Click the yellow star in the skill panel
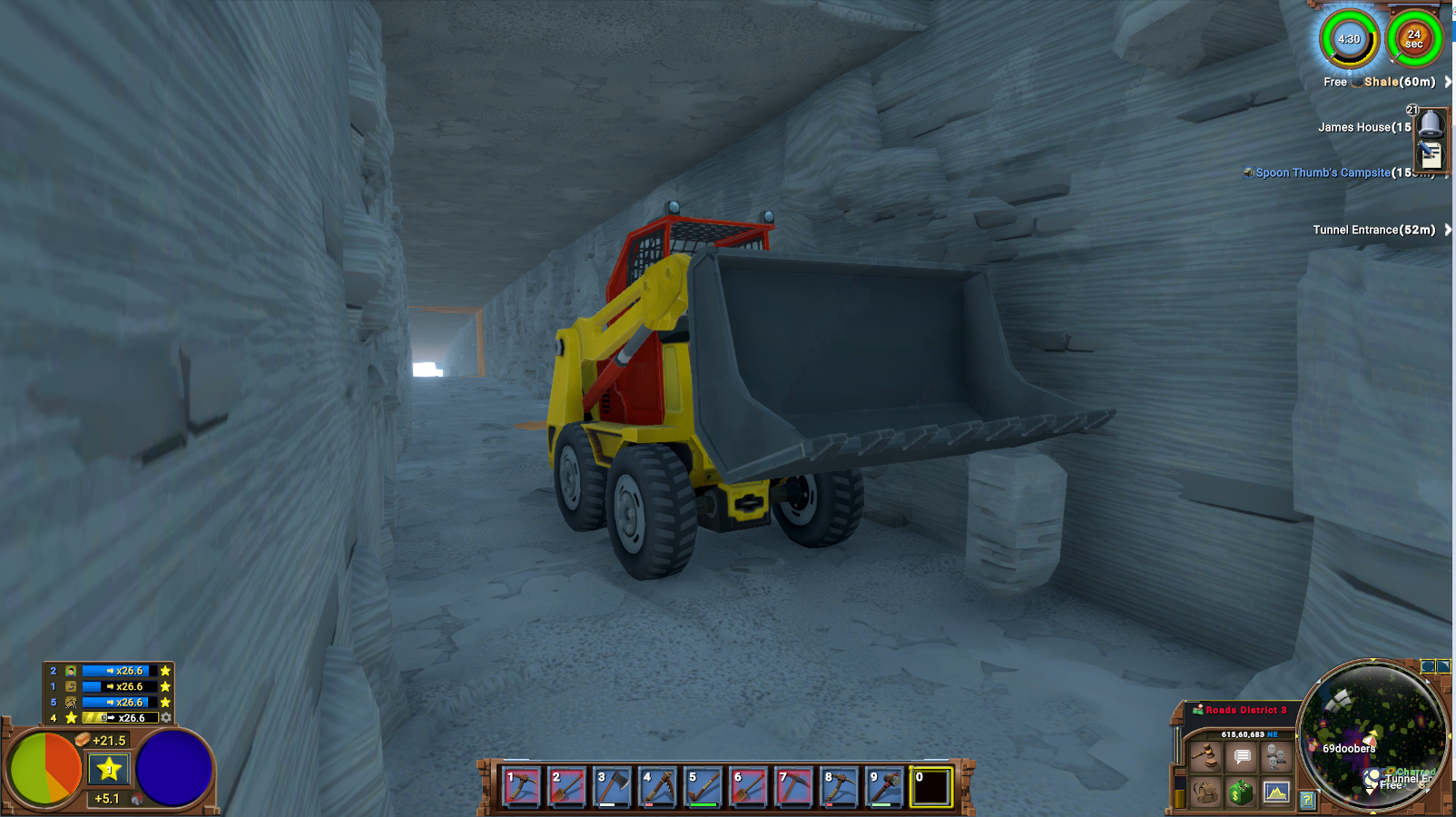 (109, 770)
